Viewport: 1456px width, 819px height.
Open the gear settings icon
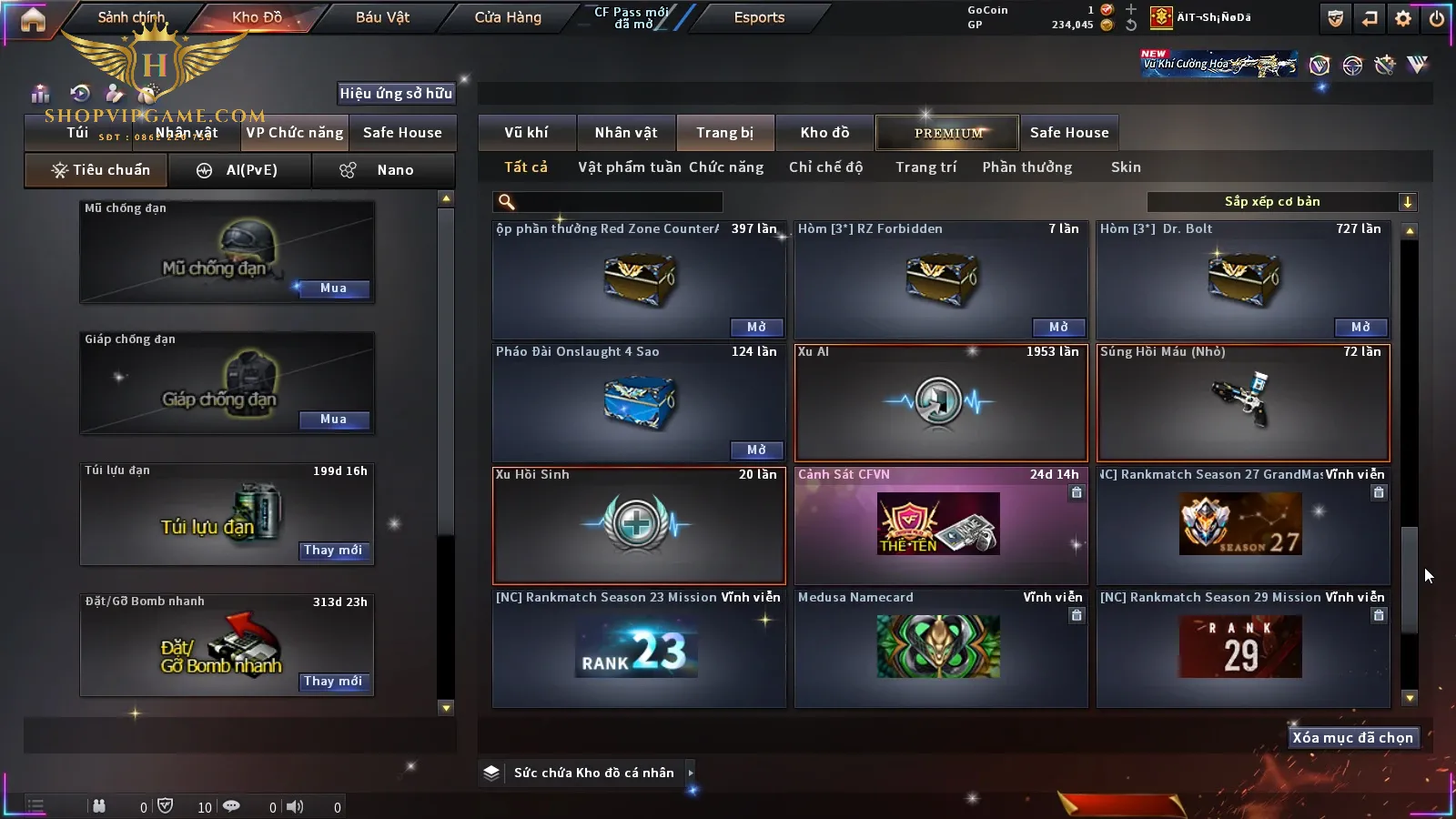pyautogui.click(x=1403, y=18)
